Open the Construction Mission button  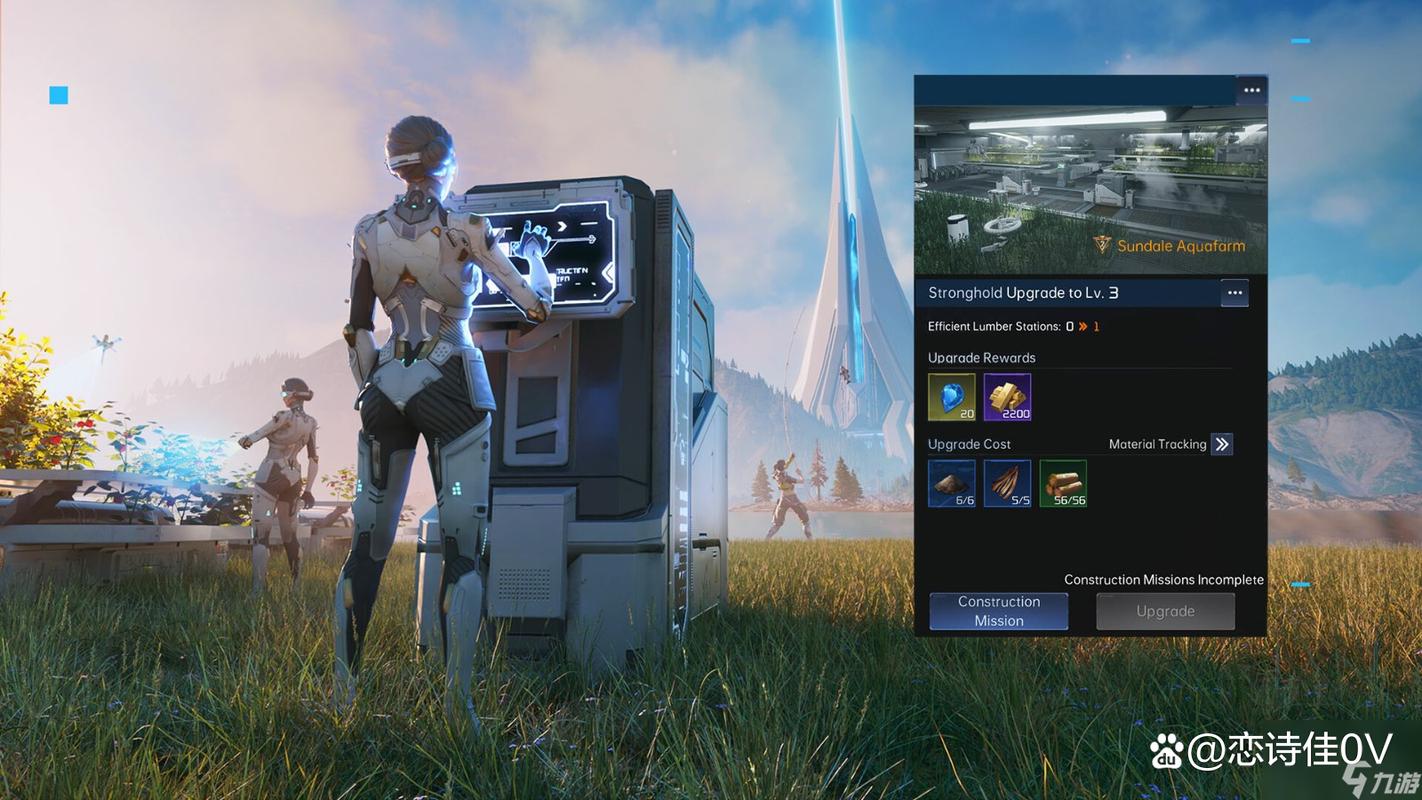pyautogui.click(x=998, y=611)
